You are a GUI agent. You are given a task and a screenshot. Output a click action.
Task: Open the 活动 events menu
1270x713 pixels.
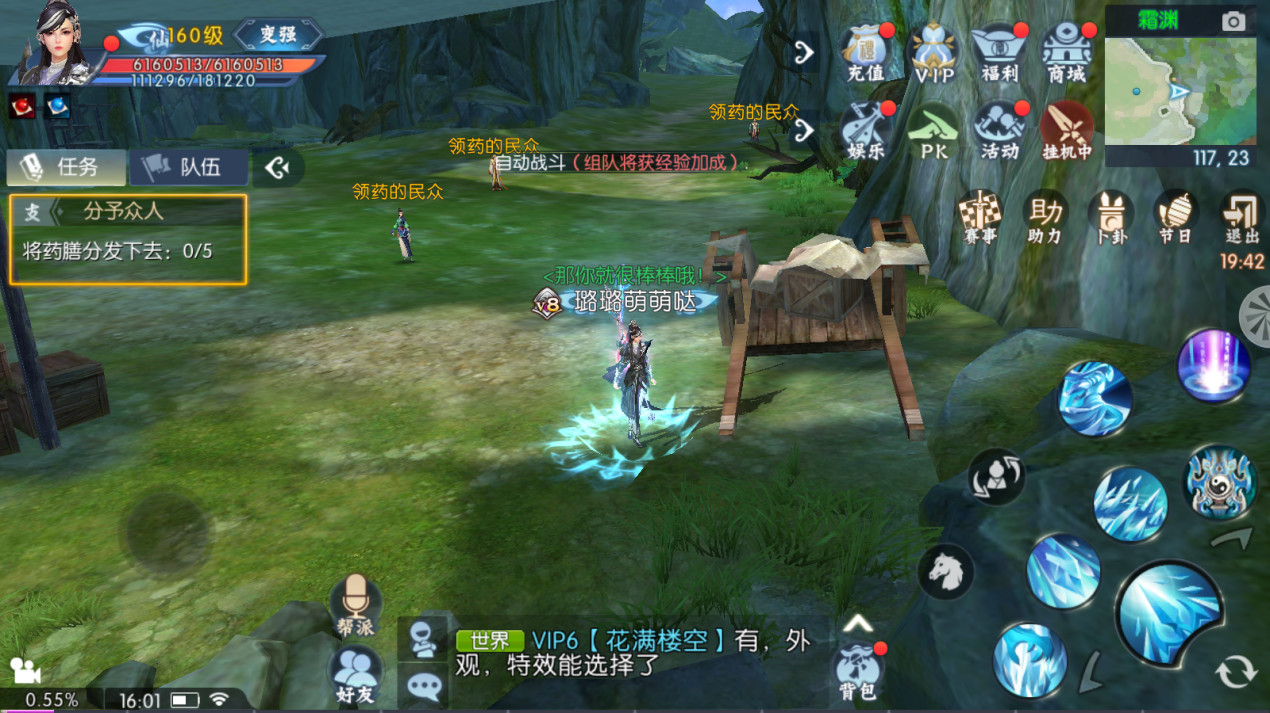coord(999,130)
